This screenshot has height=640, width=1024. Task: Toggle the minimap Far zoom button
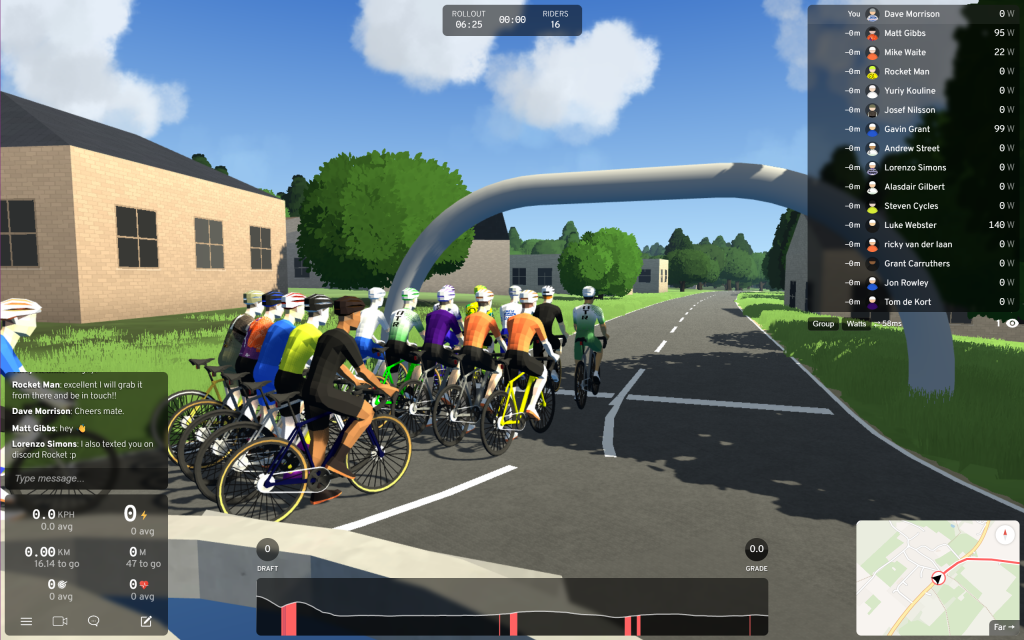(x=1003, y=627)
